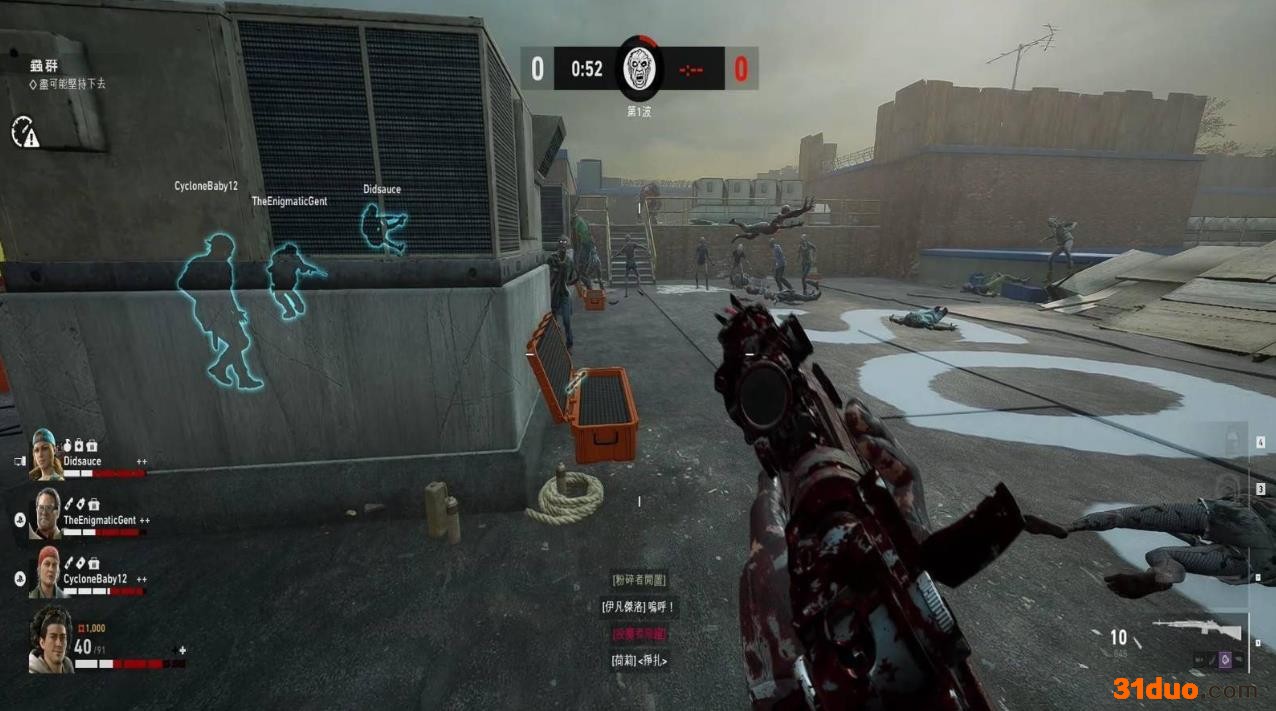This screenshot has height=711, width=1276.
Task: Click the purple weapon attachment icon
Action: click(1222, 659)
